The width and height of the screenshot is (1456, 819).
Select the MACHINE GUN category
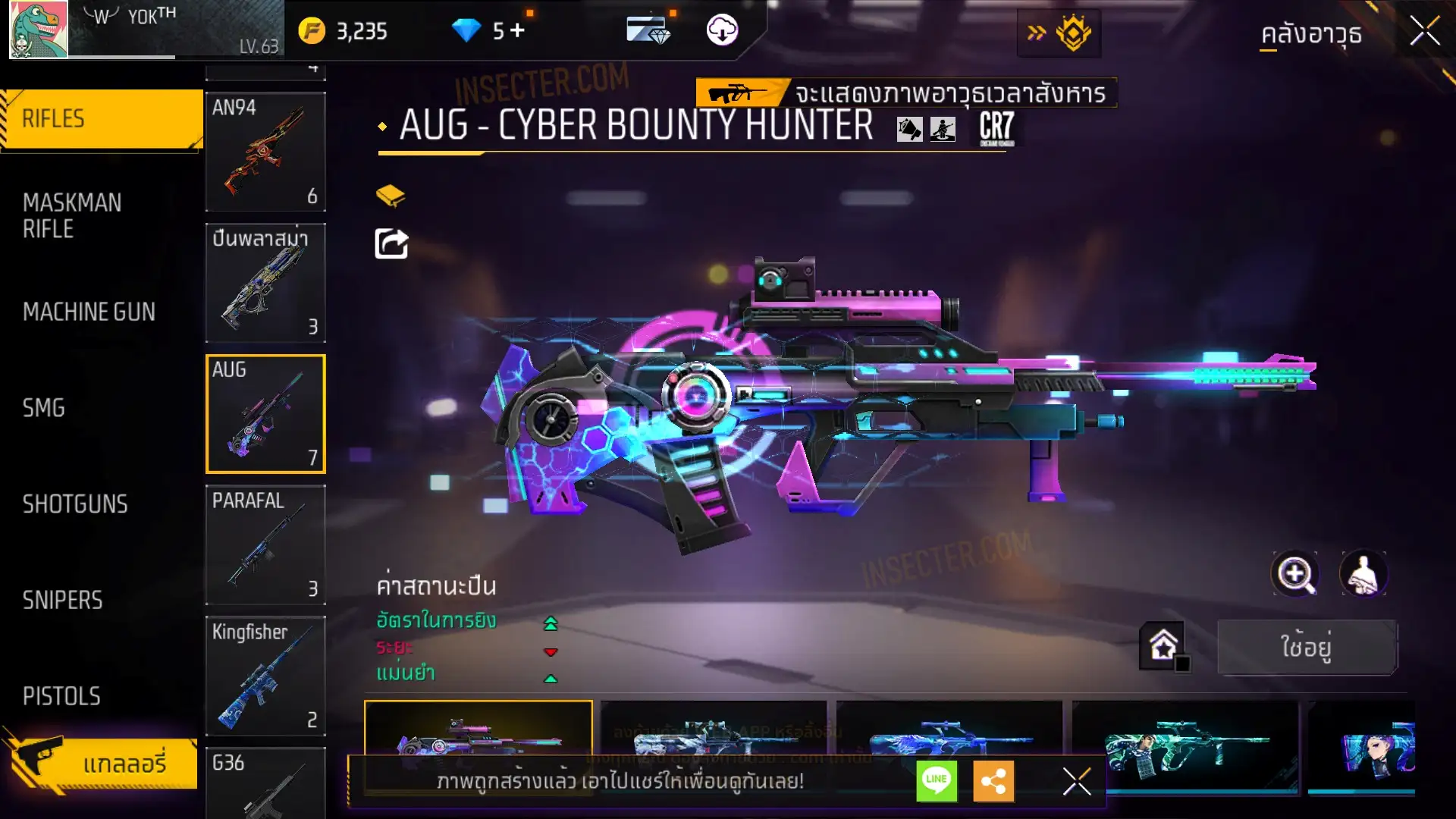[x=89, y=312]
